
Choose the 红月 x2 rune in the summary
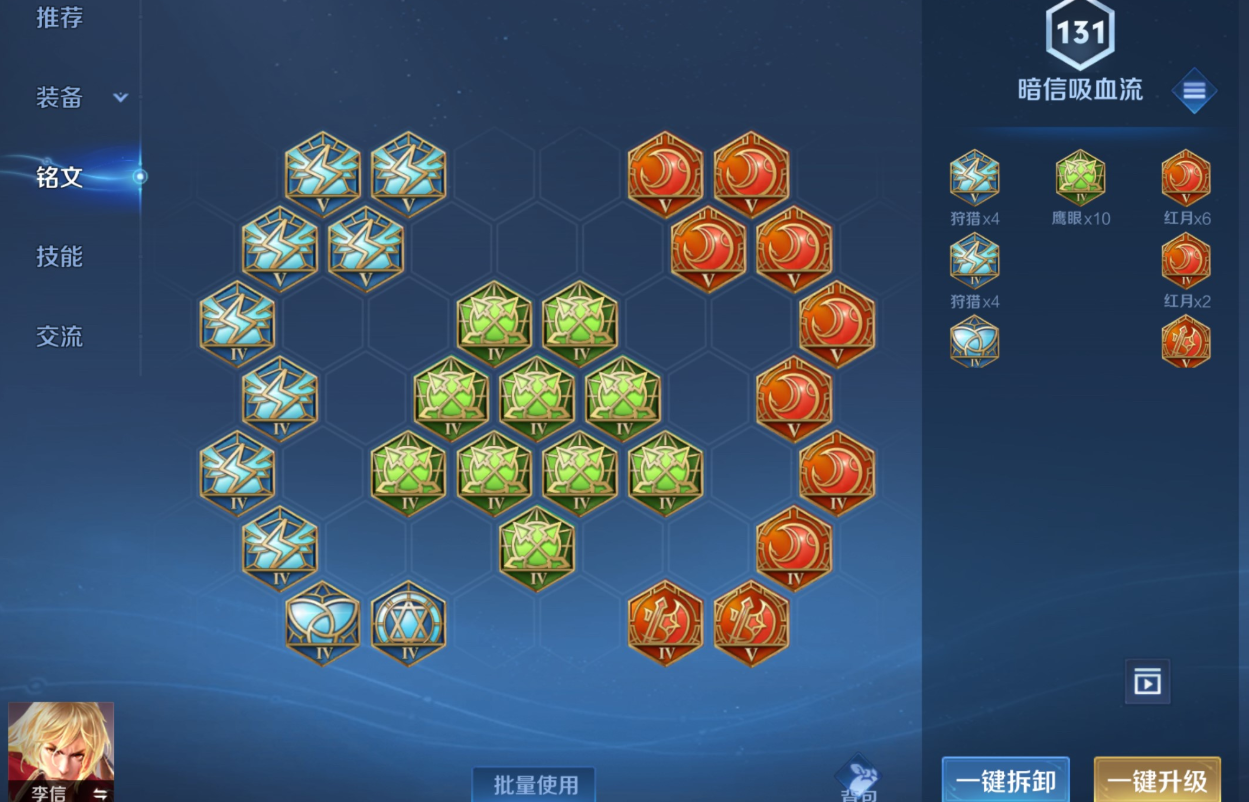[x=1186, y=261]
